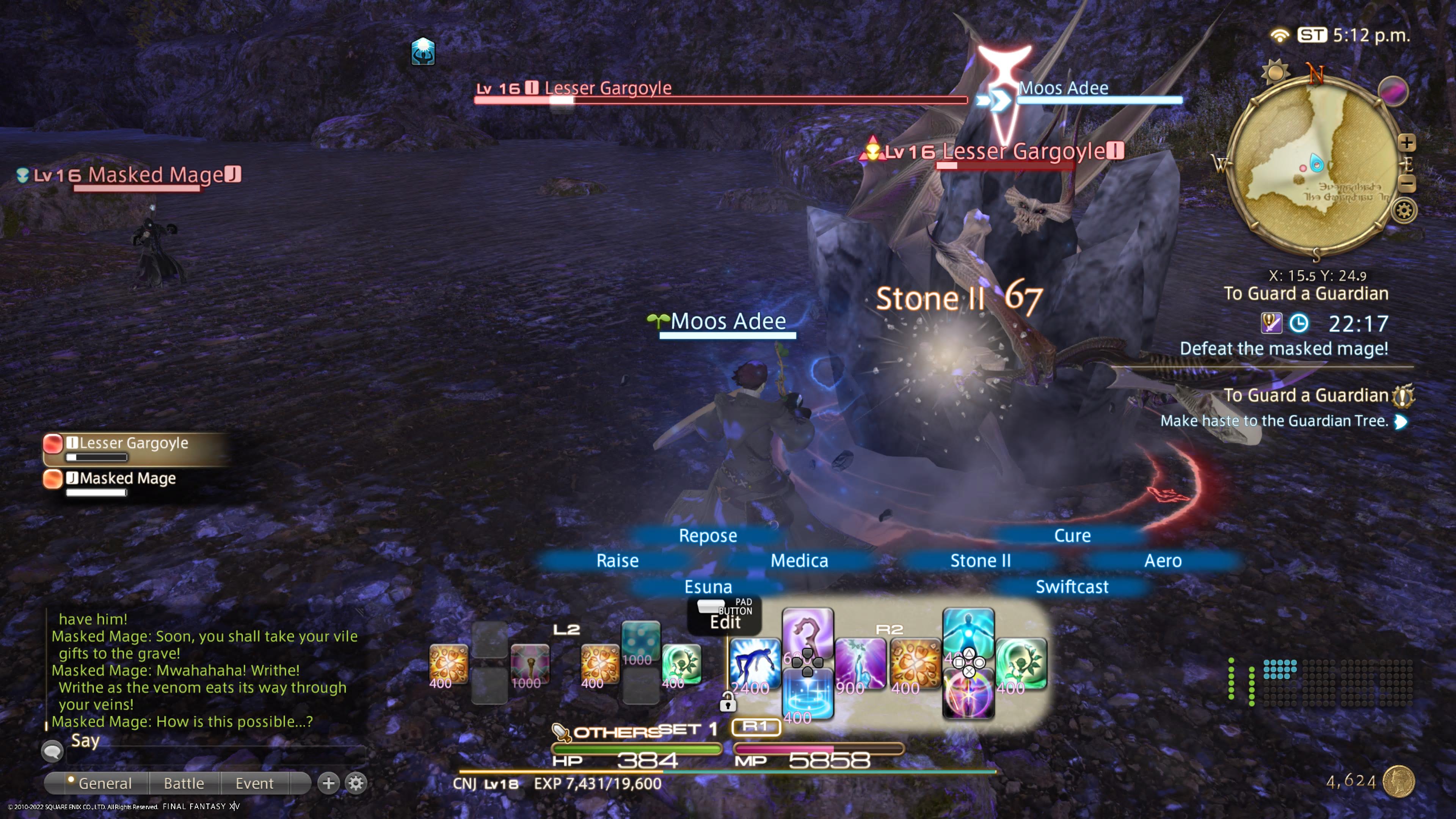Open minimap settings gear
The width and height of the screenshot is (1456, 819).
tap(1404, 211)
